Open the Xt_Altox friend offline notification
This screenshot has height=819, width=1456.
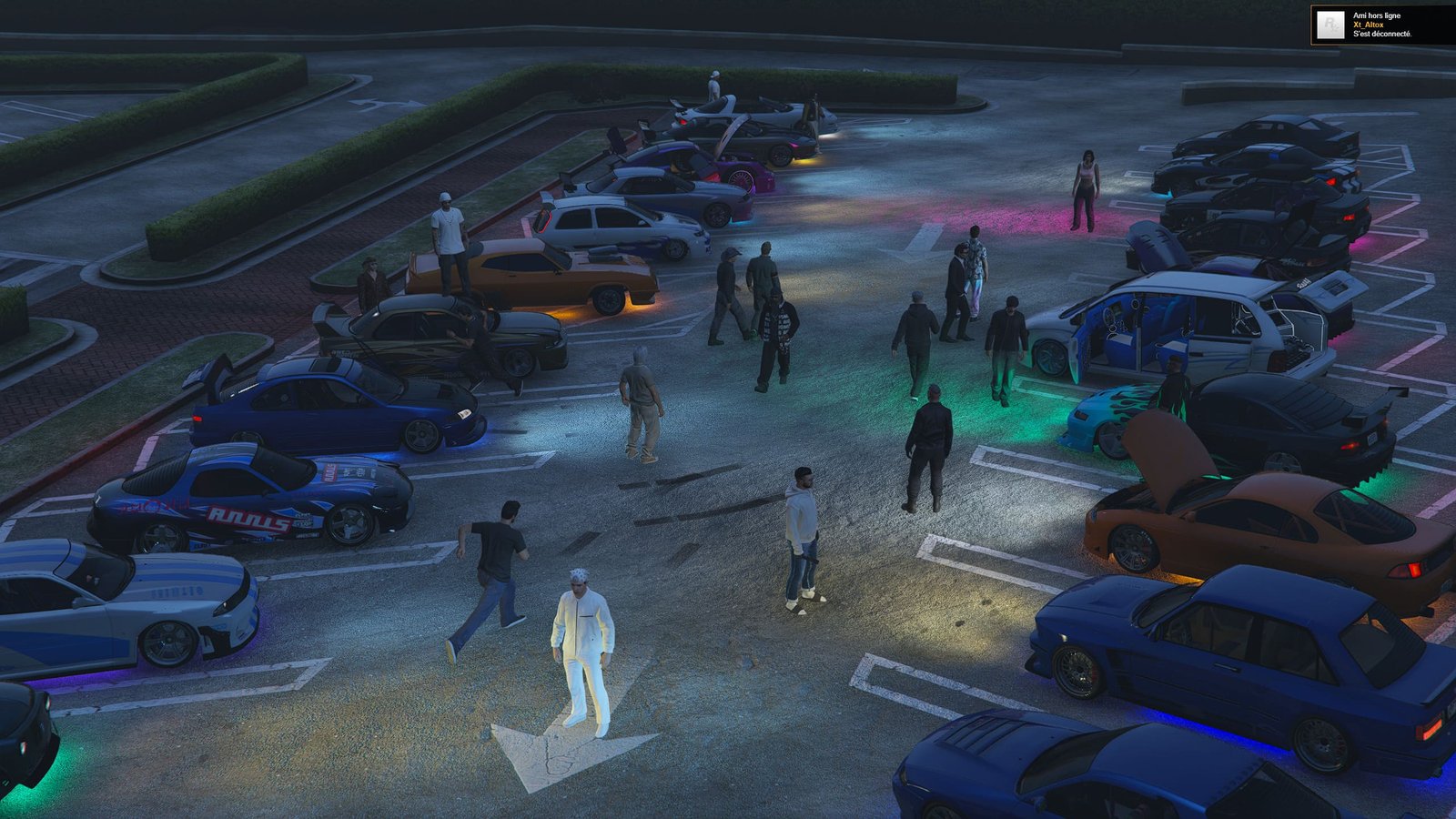(1381, 25)
